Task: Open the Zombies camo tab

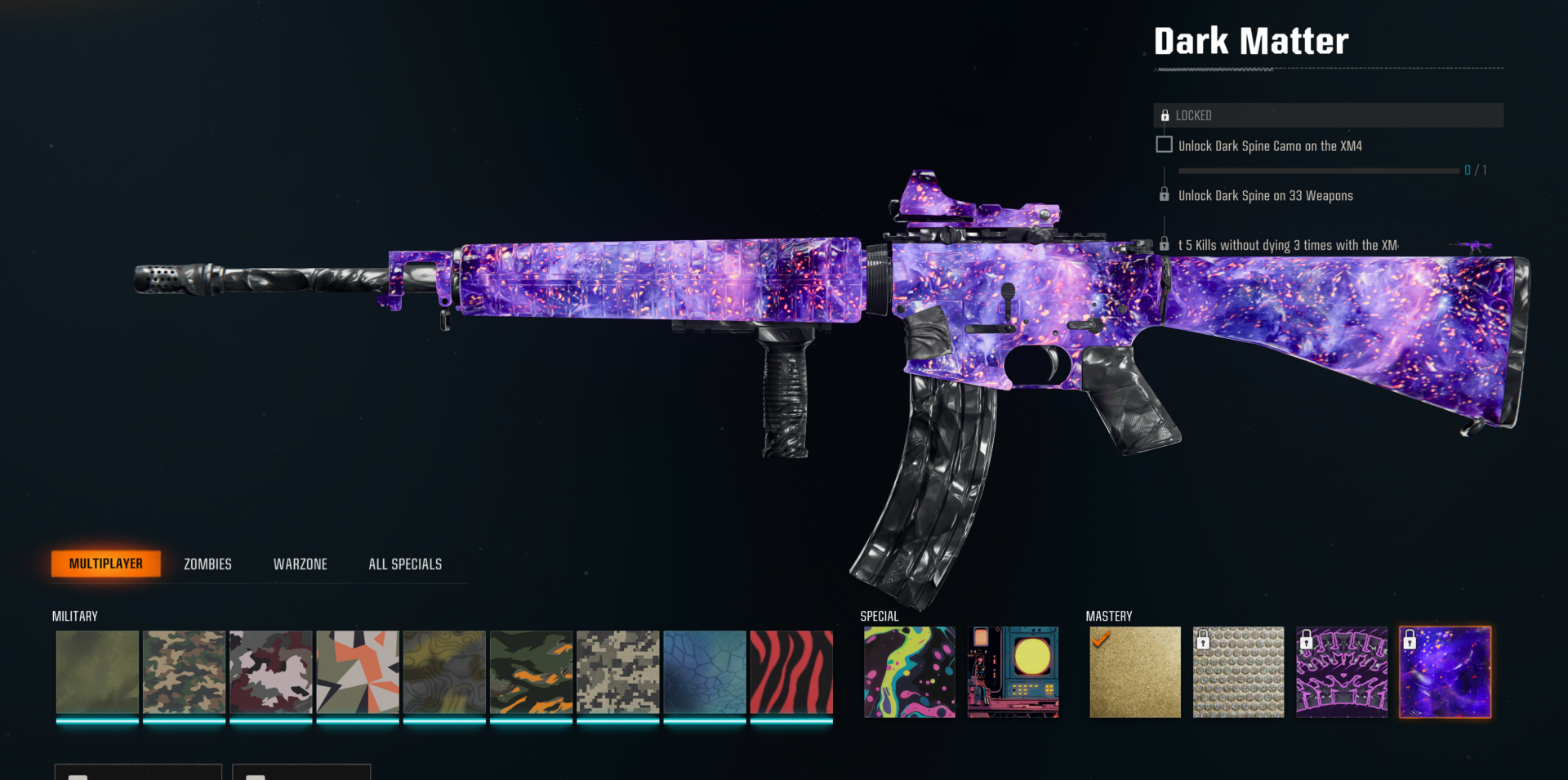Action: click(207, 564)
